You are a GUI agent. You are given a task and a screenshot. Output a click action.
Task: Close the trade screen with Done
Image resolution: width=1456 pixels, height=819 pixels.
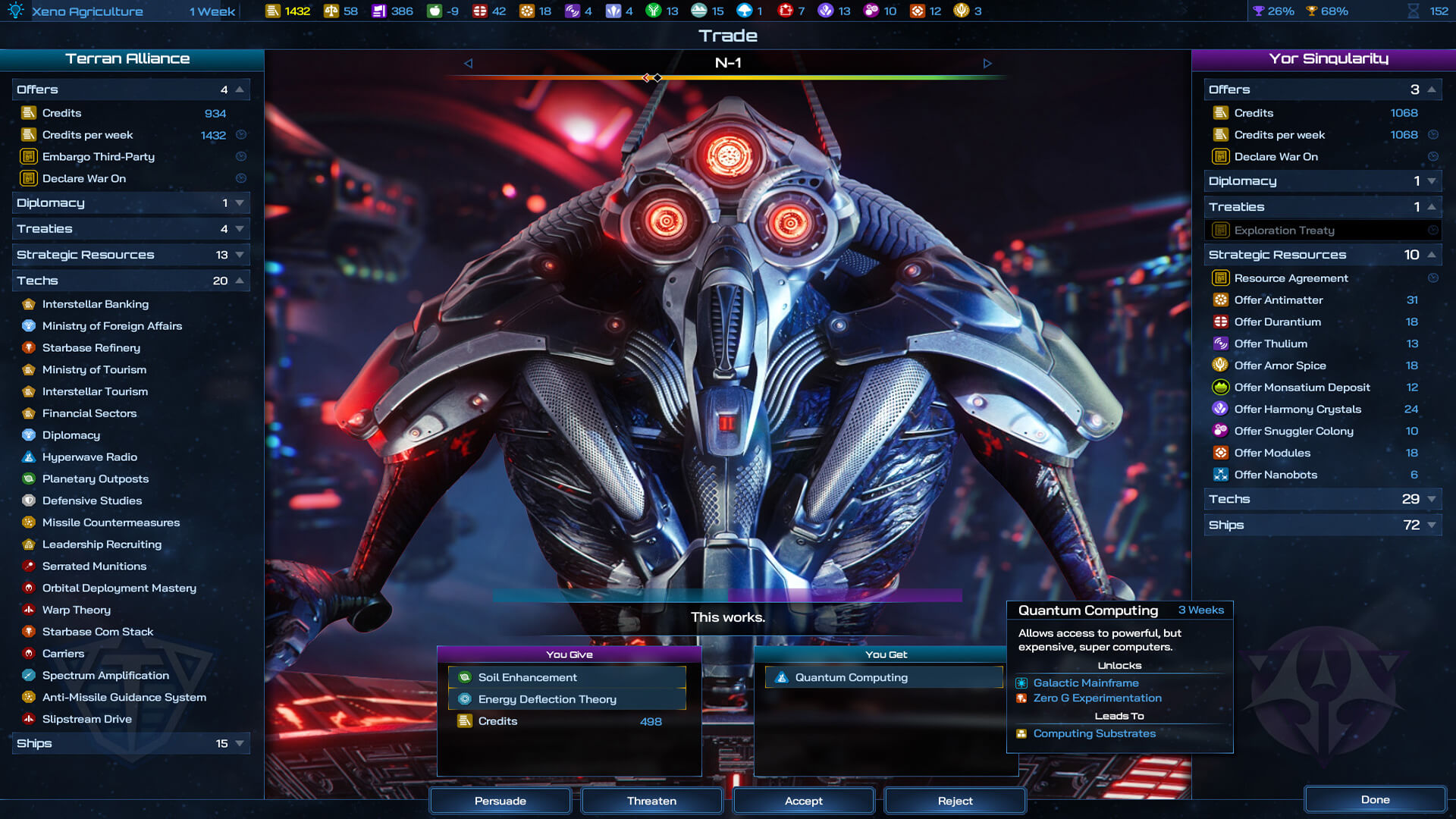[x=1375, y=799]
